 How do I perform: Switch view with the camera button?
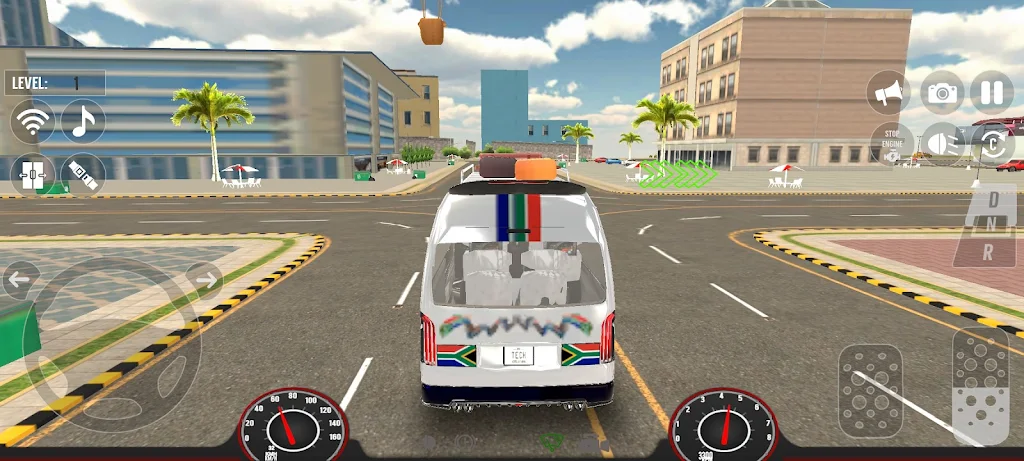941,93
